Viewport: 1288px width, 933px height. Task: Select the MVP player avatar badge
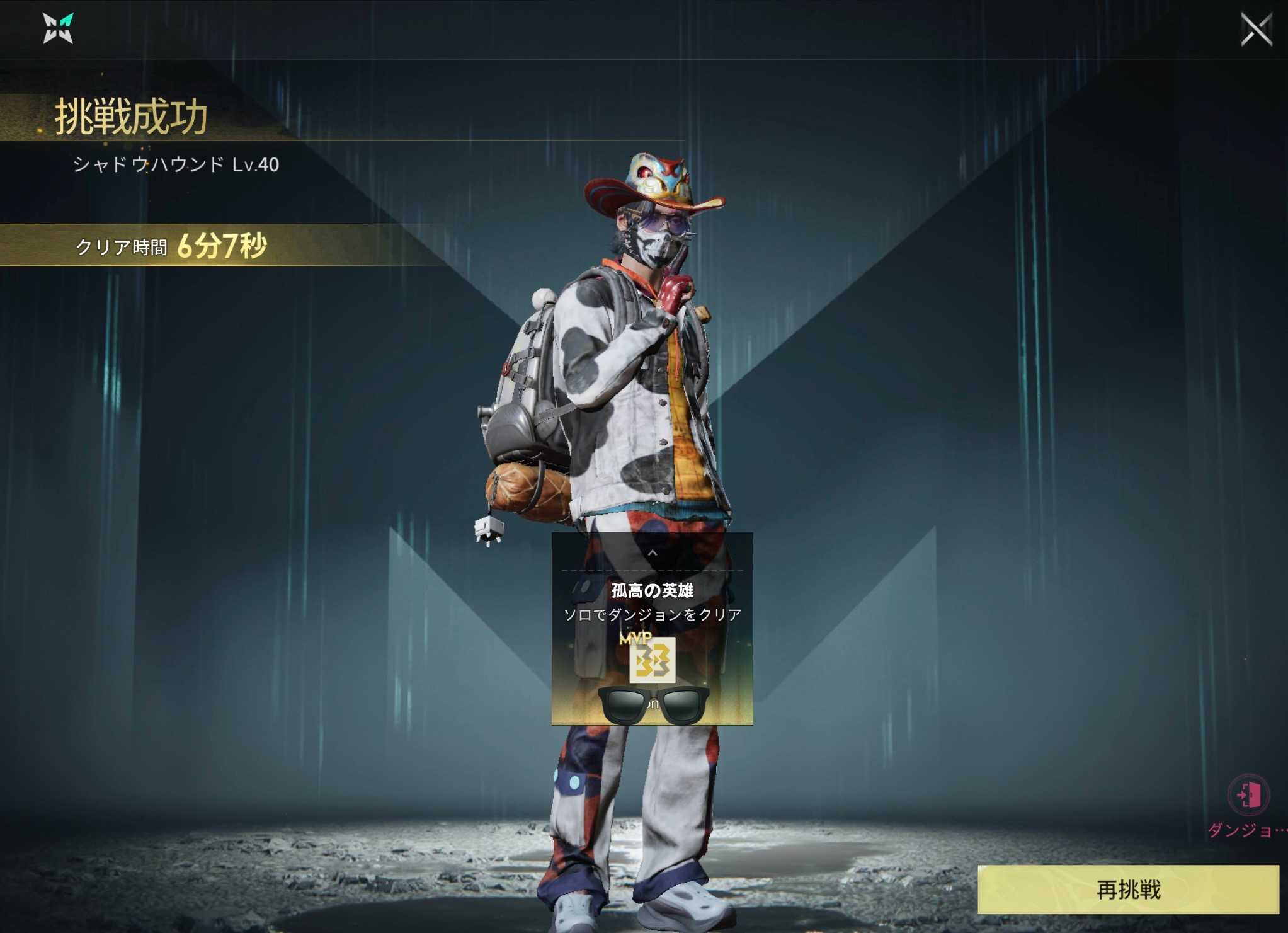tap(652, 660)
